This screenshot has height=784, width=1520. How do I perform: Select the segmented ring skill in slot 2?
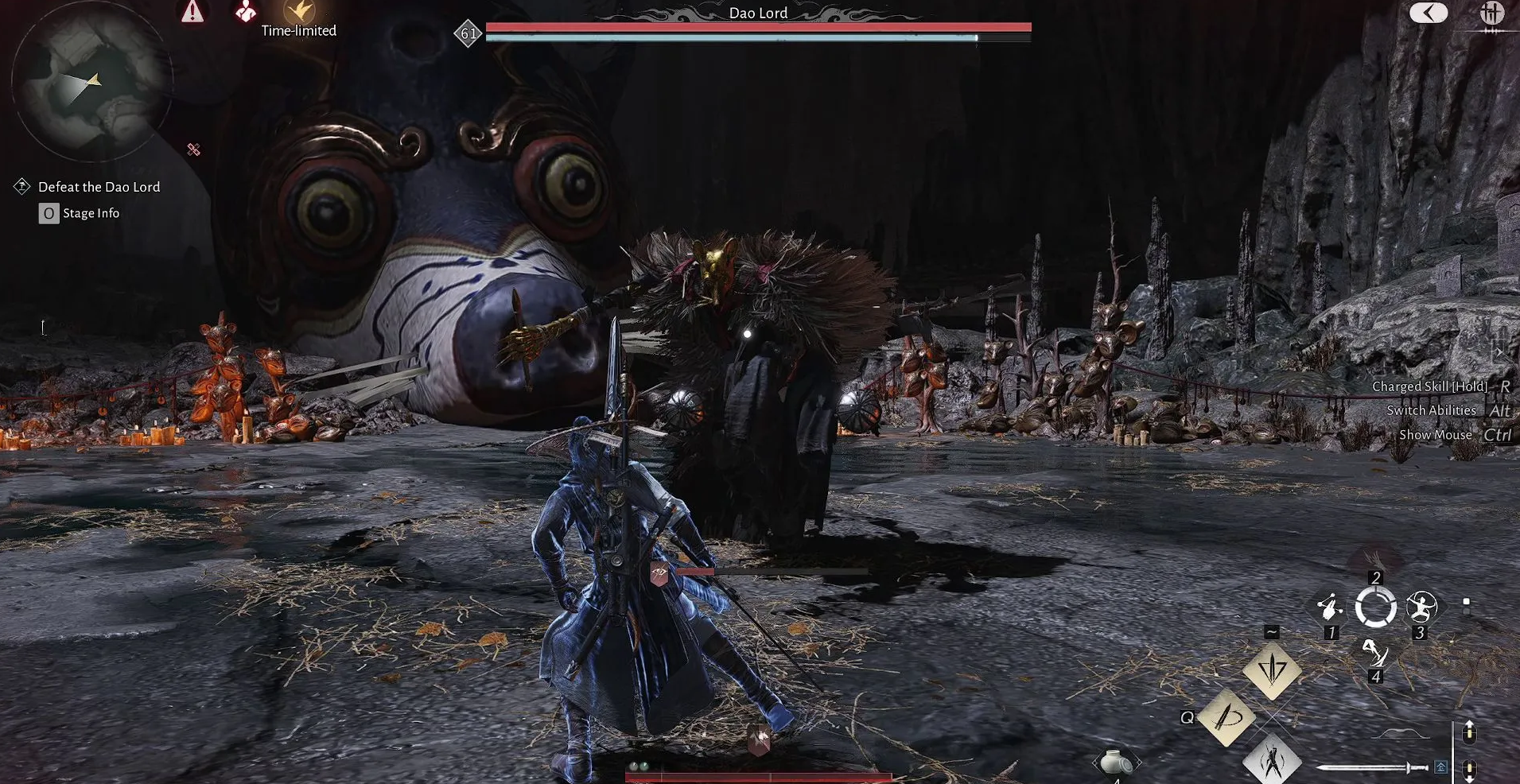(x=1375, y=608)
